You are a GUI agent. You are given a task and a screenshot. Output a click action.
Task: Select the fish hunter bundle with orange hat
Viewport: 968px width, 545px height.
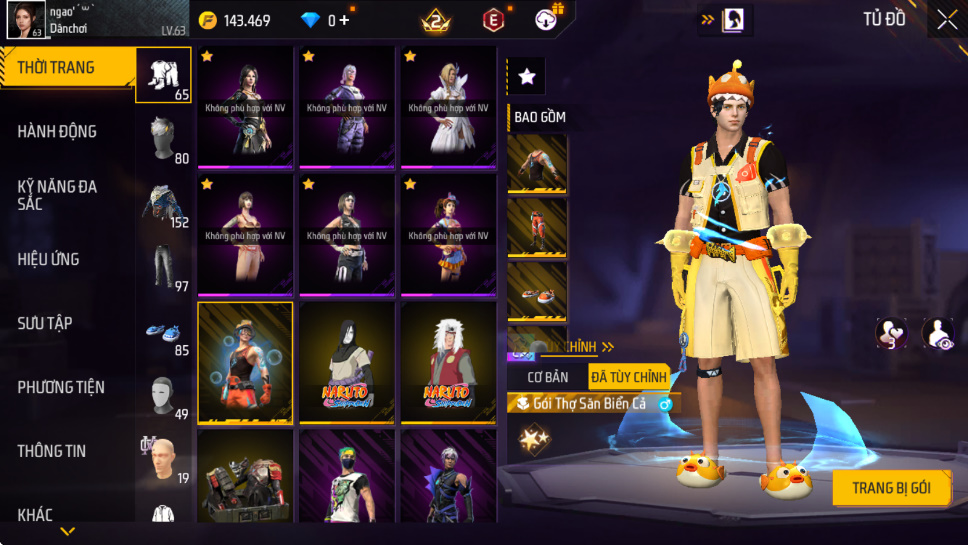click(245, 364)
